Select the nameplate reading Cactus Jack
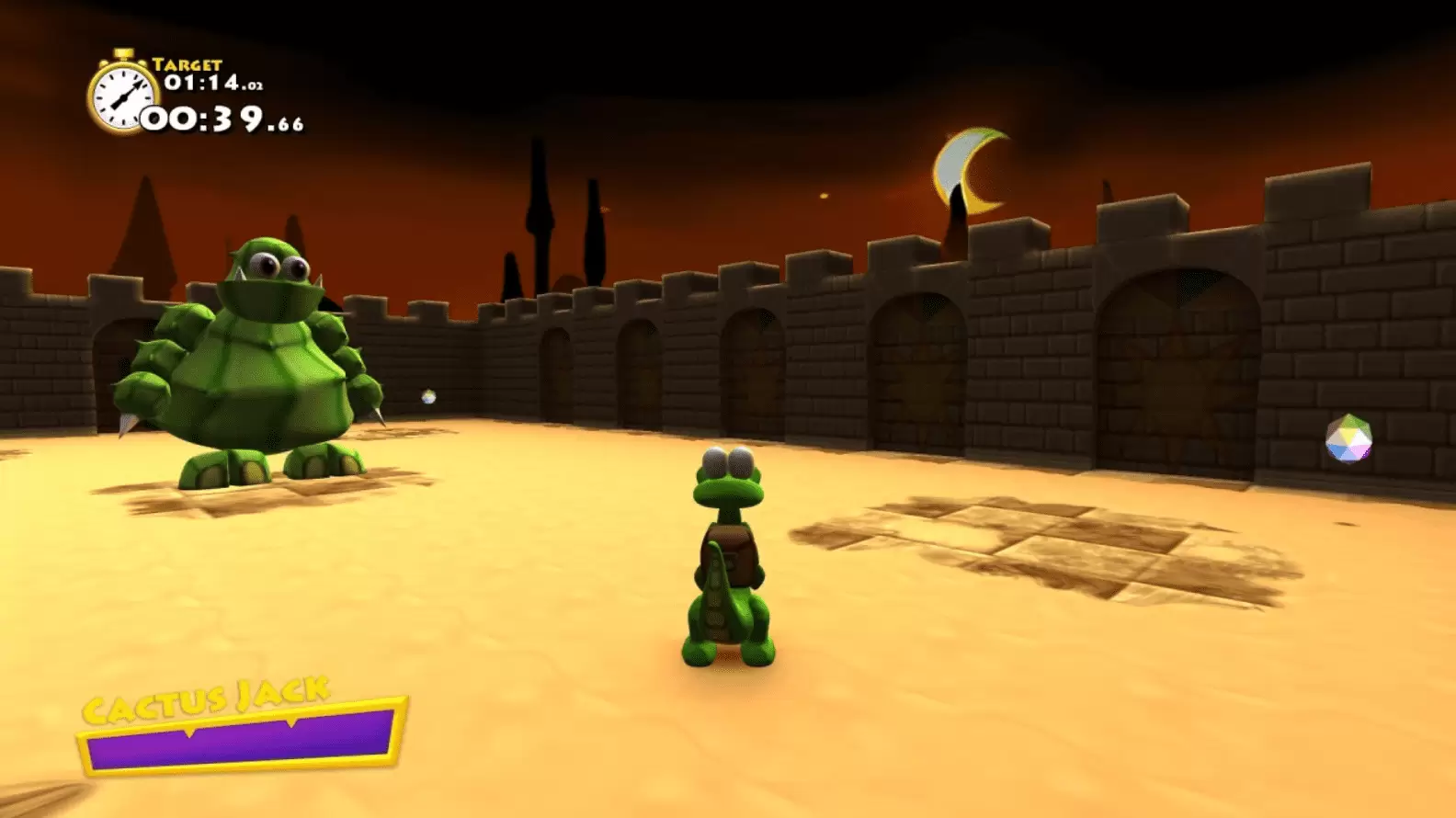 [x=207, y=699]
